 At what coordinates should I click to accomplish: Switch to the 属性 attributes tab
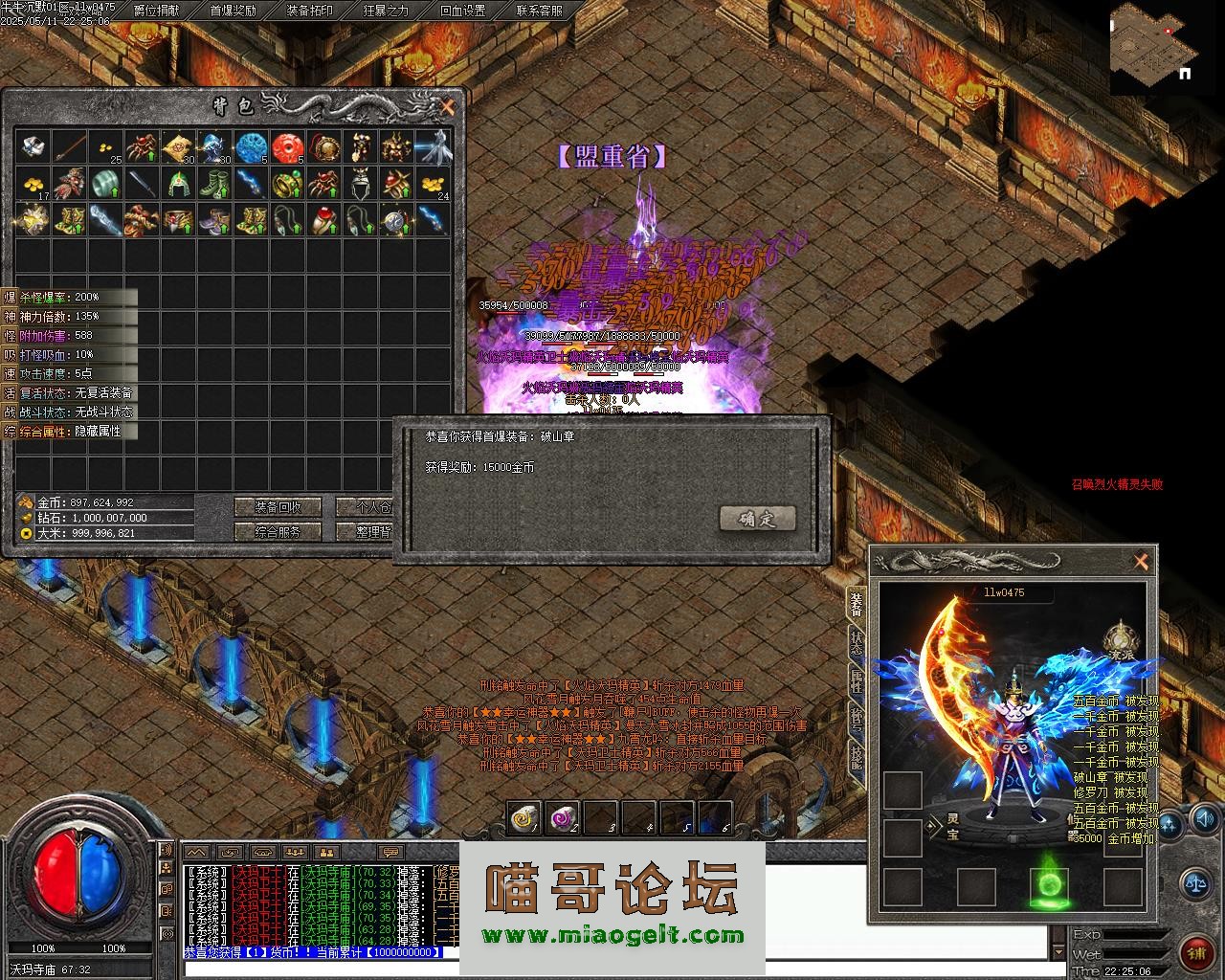tap(856, 681)
